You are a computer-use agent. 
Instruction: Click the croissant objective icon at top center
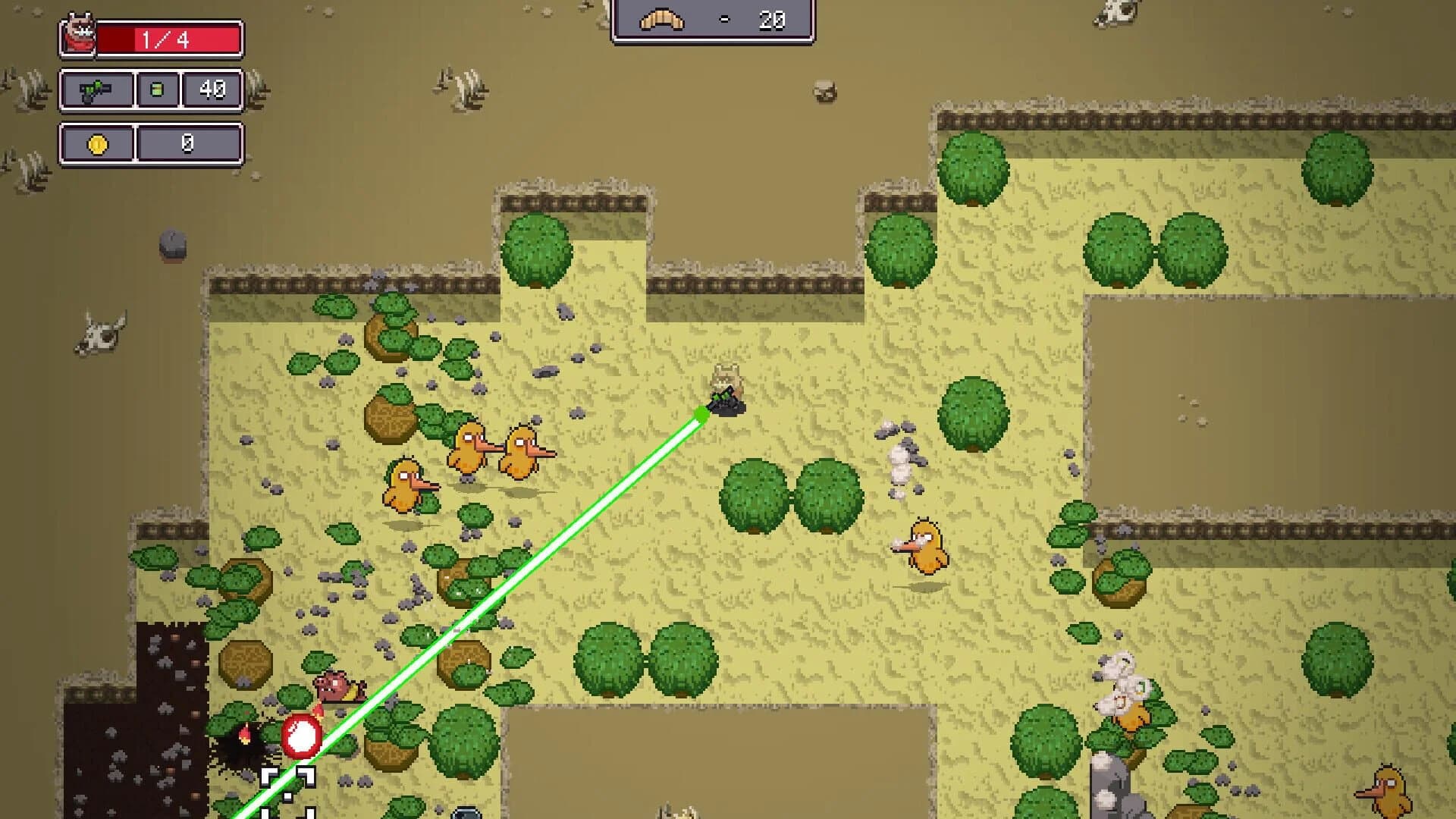[x=661, y=20]
